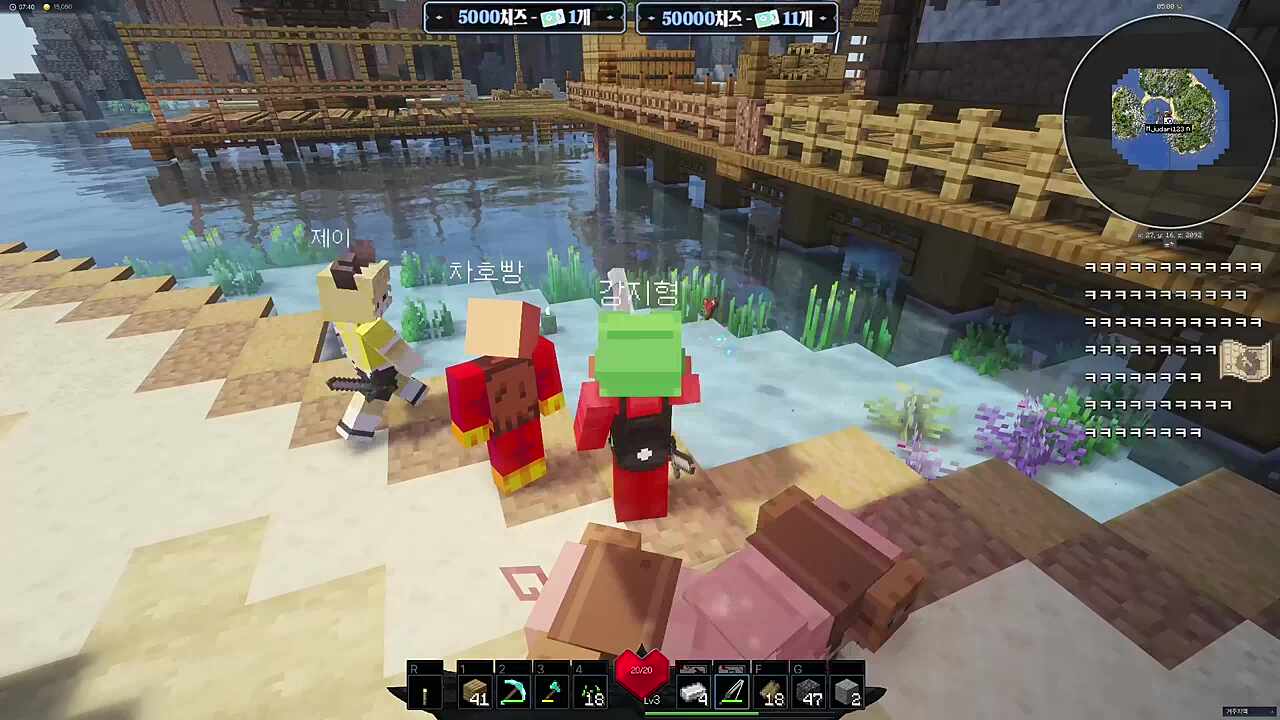Select the wooden planks hotbar slot
This screenshot has height=720, width=1280.
[x=475, y=692]
